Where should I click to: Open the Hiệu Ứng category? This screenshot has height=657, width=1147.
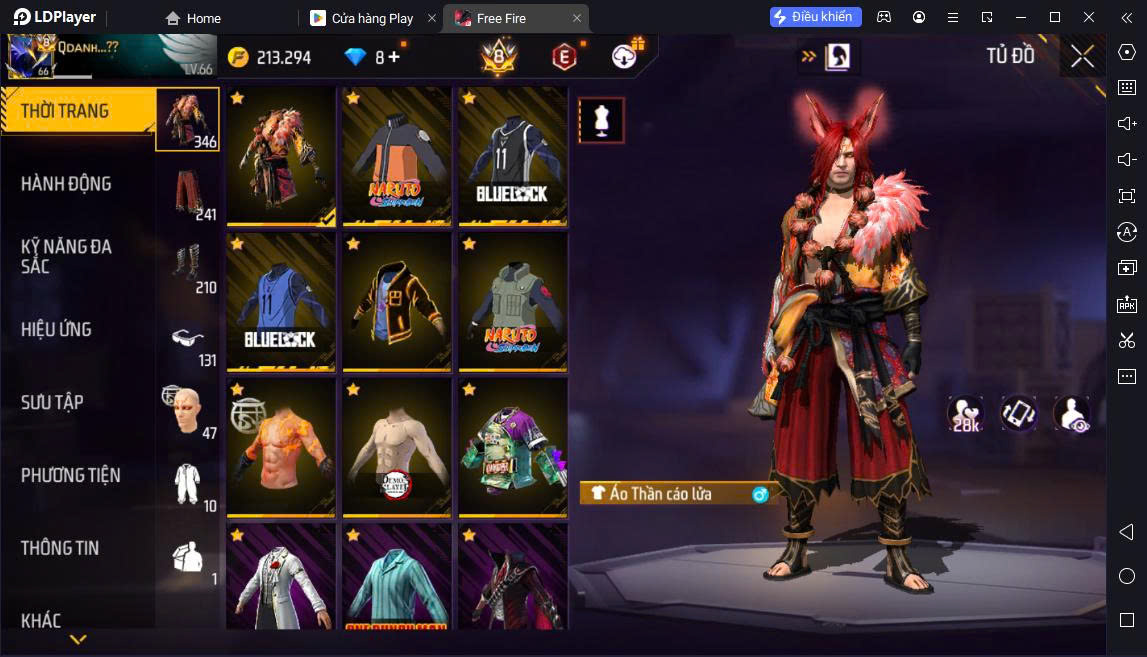56,329
